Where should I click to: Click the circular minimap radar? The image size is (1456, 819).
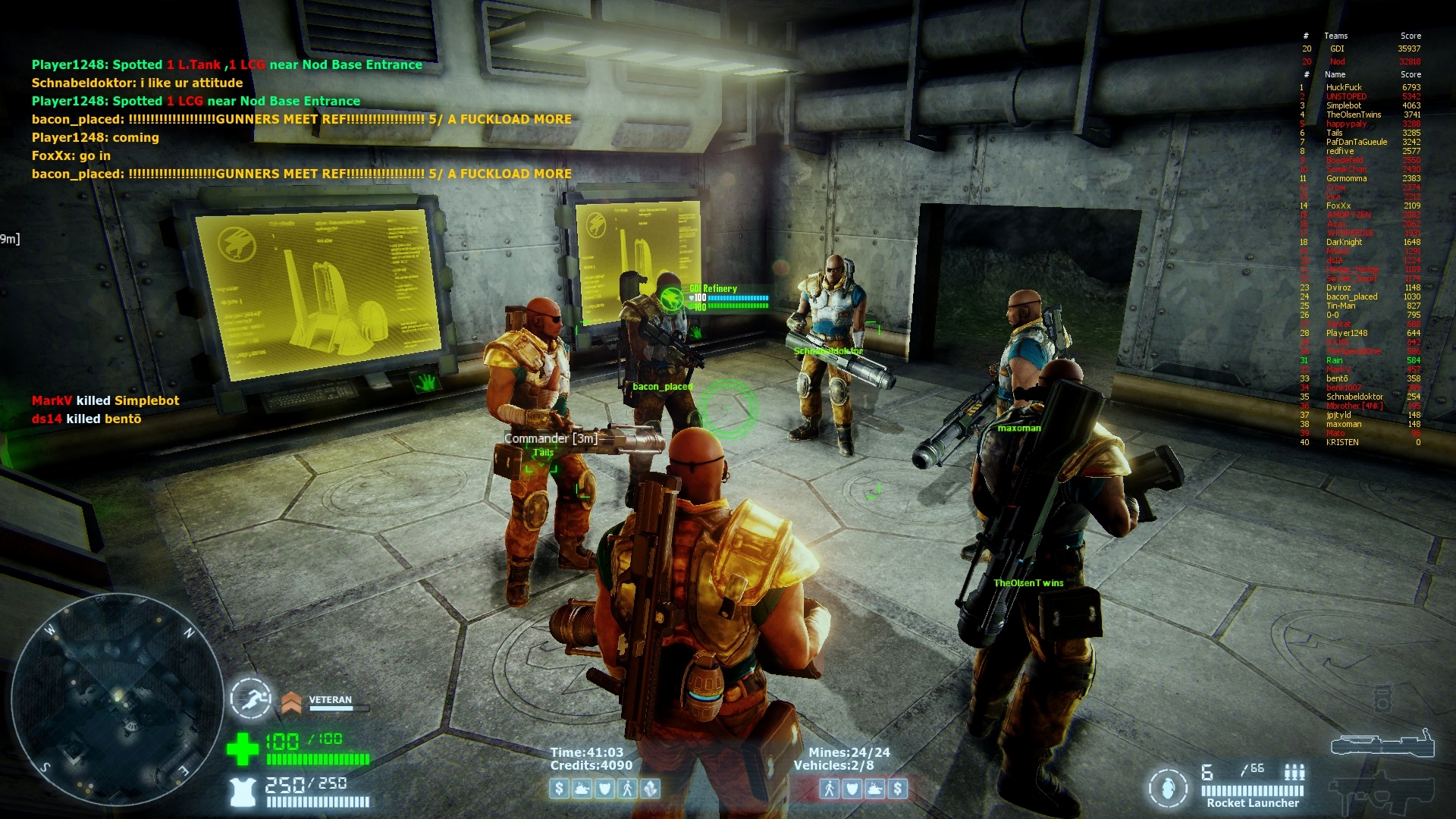[116, 699]
